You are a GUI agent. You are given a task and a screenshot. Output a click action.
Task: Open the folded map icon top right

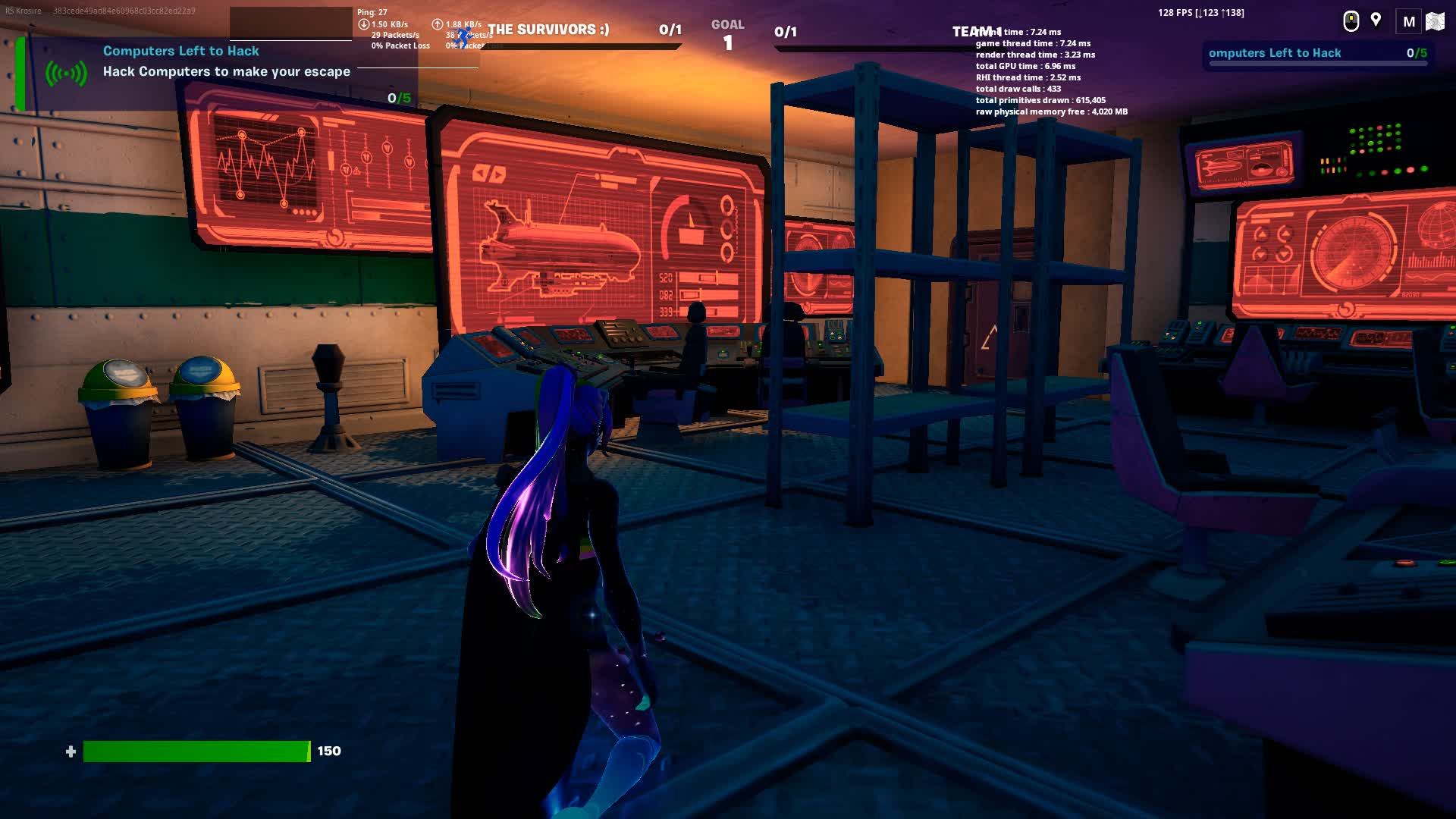coord(1437,22)
